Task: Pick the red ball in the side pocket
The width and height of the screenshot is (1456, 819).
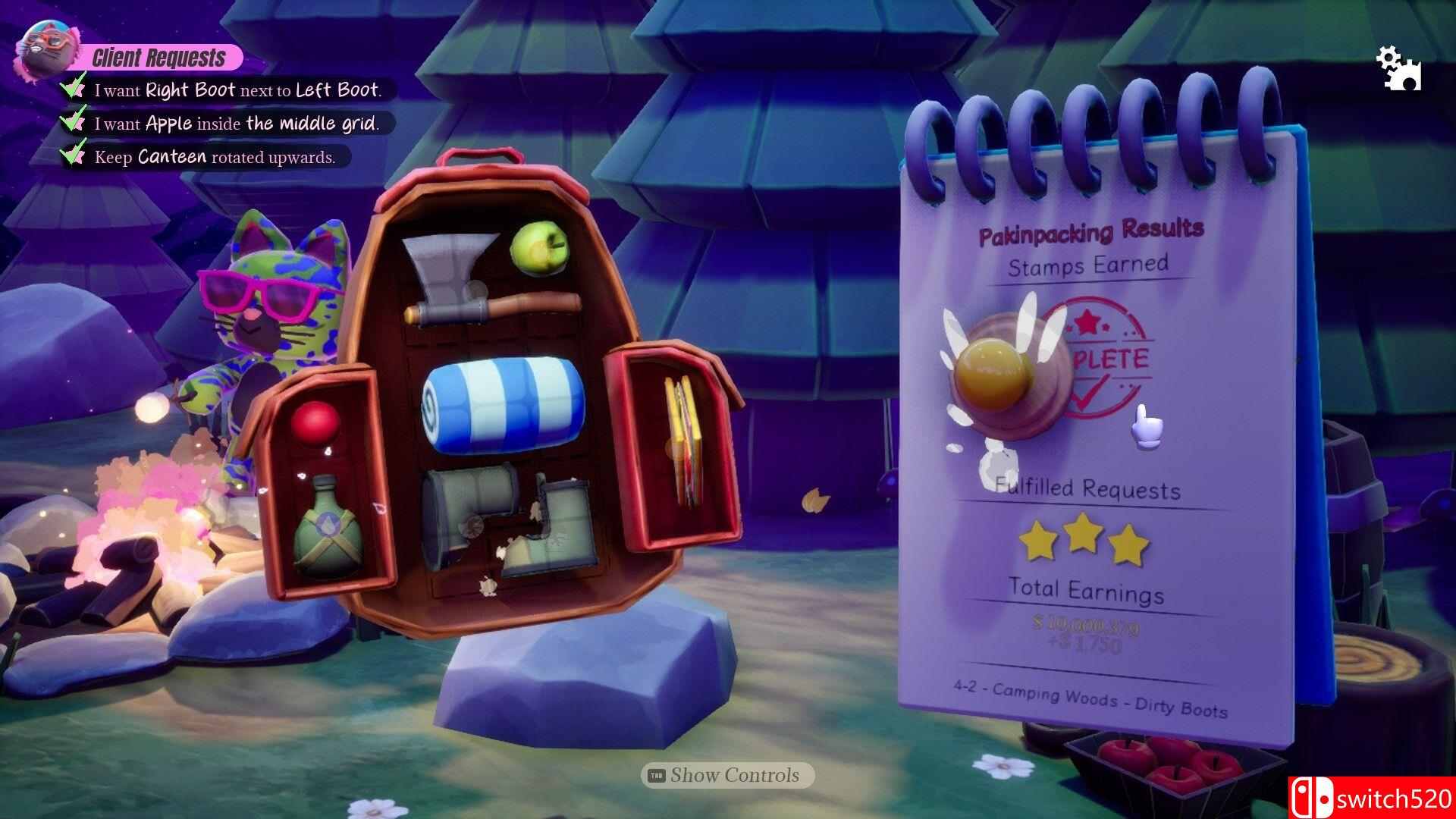Action: (x=315, y=423)
